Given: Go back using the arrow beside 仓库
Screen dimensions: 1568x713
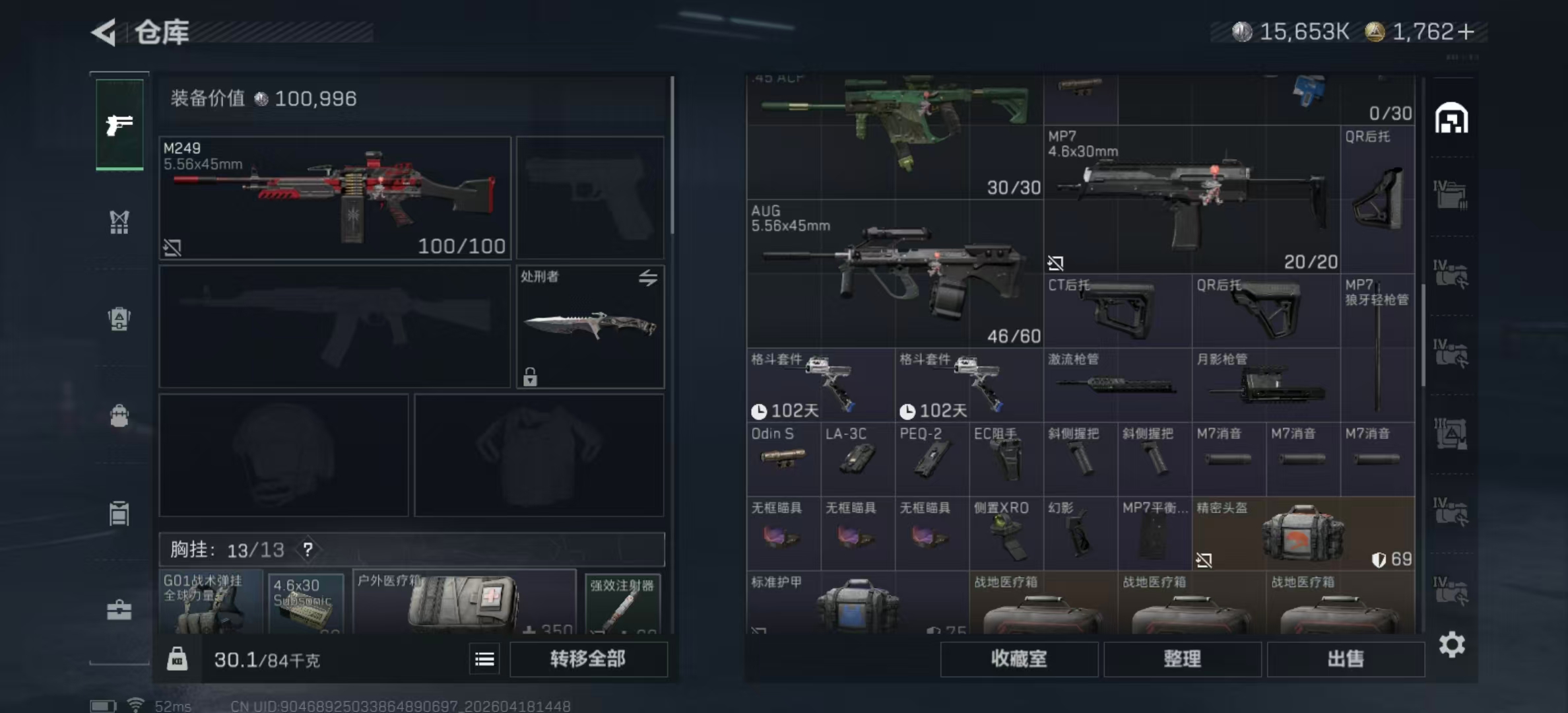Looking at the screenshot, I should point(104,32).
